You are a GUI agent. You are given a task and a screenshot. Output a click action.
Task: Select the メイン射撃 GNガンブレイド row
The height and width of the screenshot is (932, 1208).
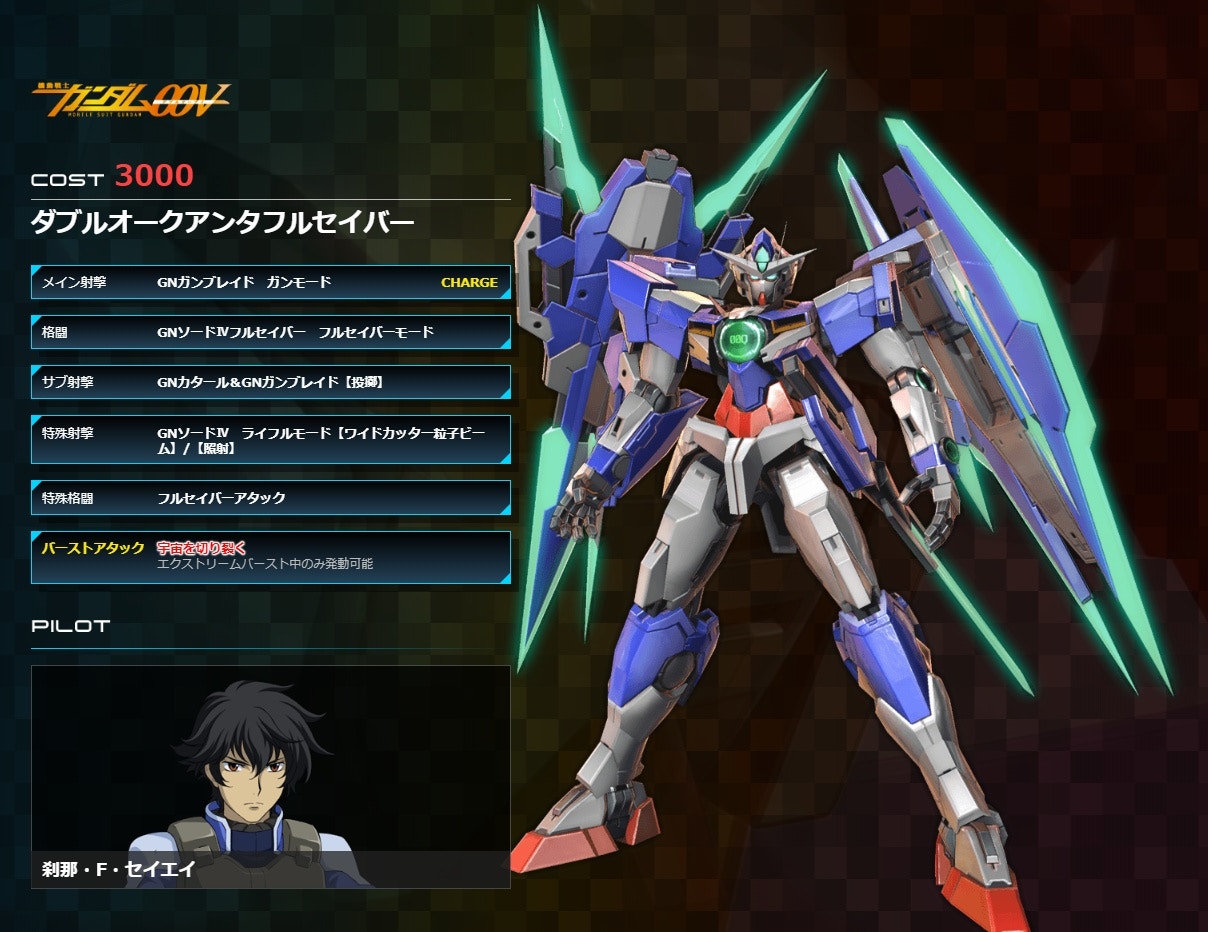point(270,282)
